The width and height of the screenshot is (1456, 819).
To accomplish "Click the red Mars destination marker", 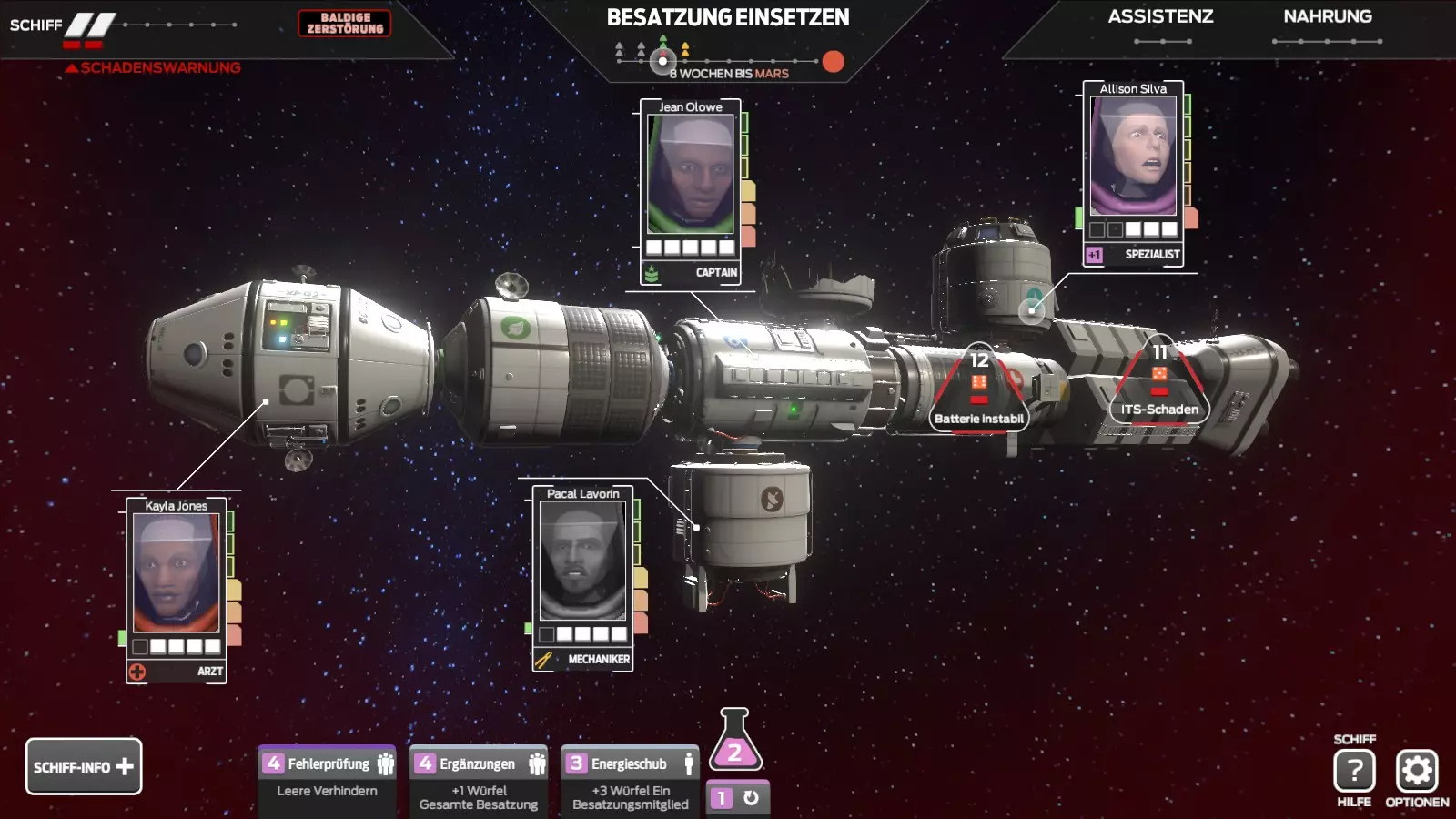I will [x=833, y=61].
